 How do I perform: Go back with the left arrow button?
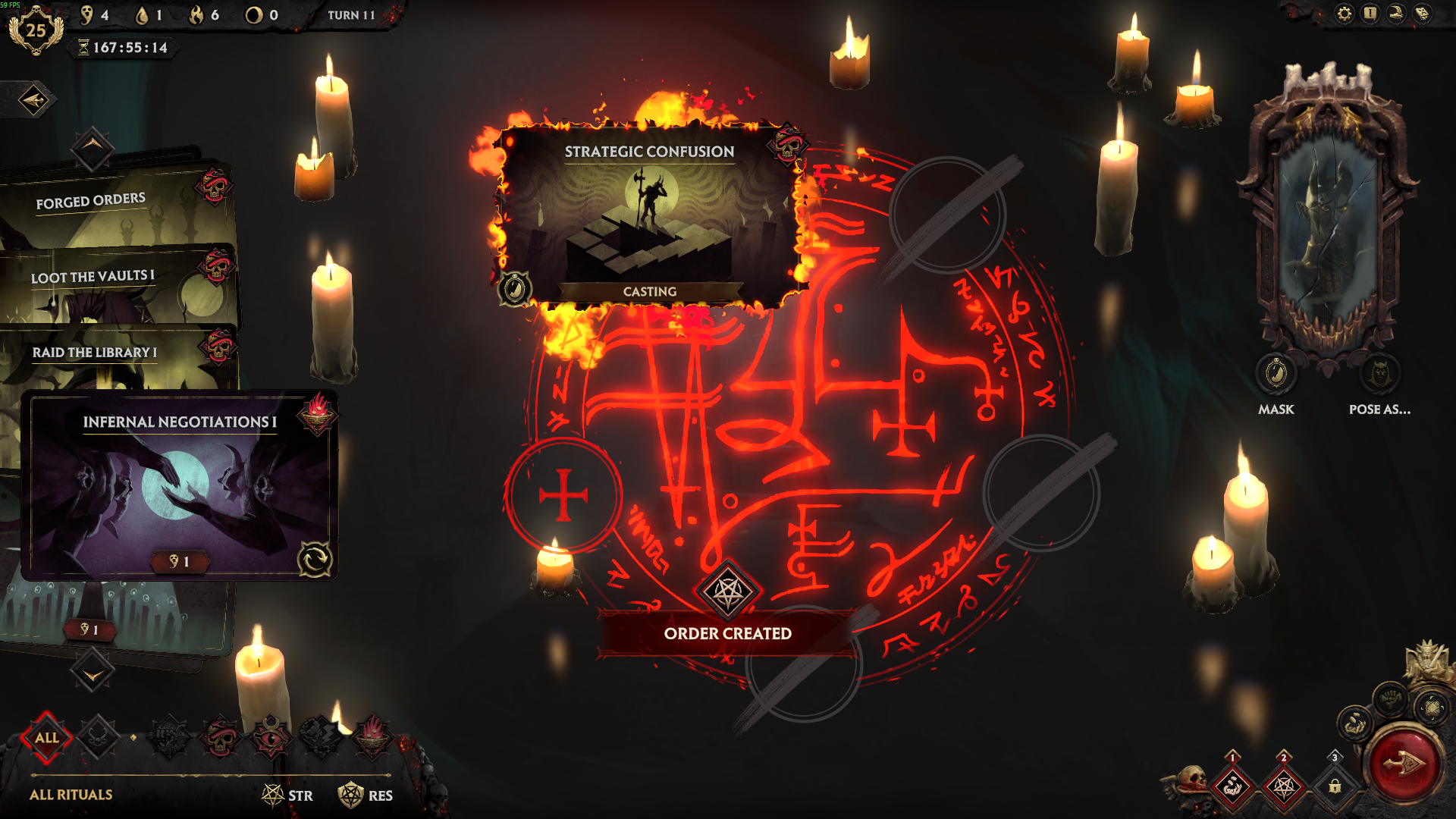33,100
